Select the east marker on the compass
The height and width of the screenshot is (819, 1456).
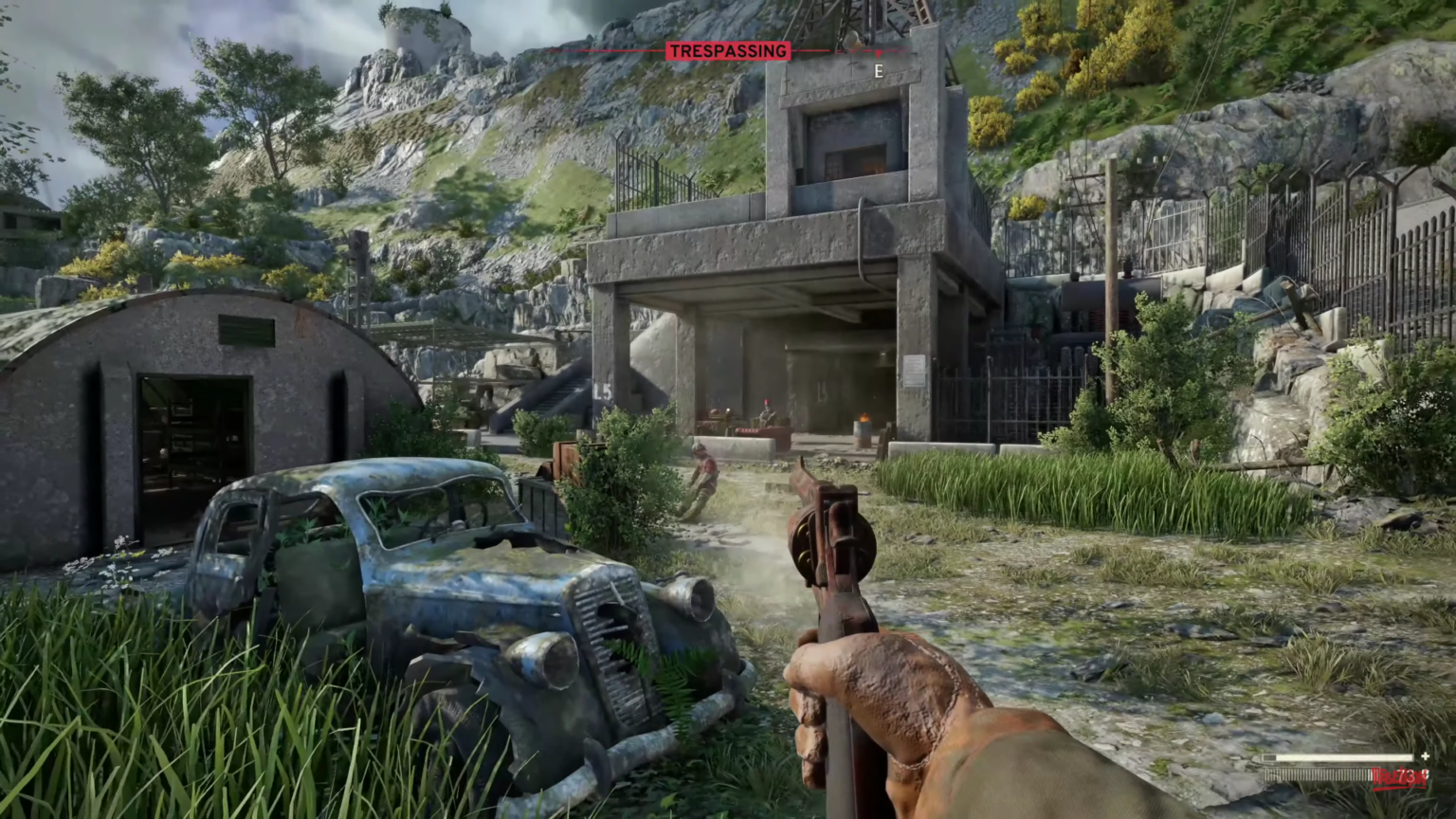[879, 71]
